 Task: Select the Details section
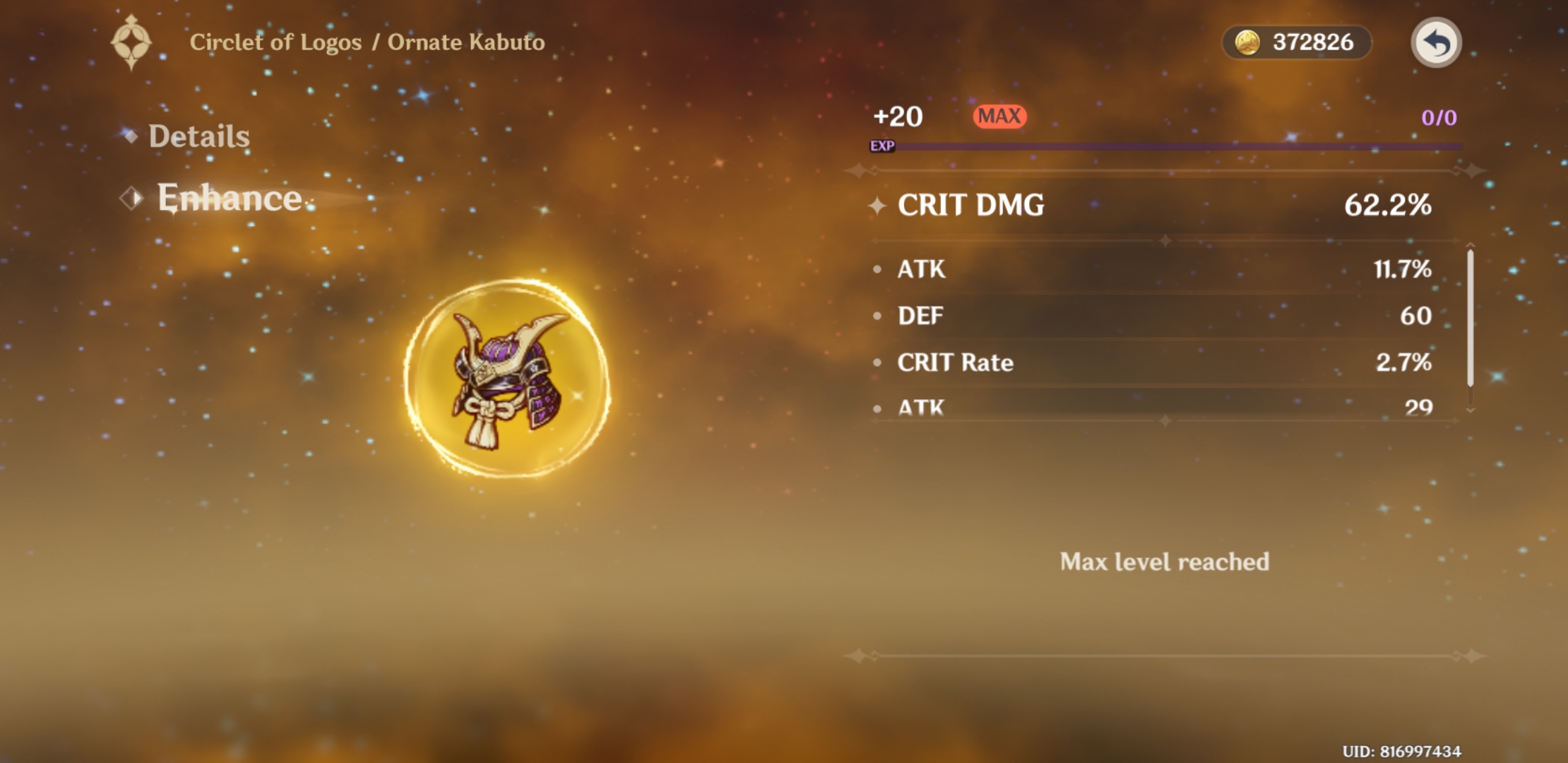(x=198, y=136)
